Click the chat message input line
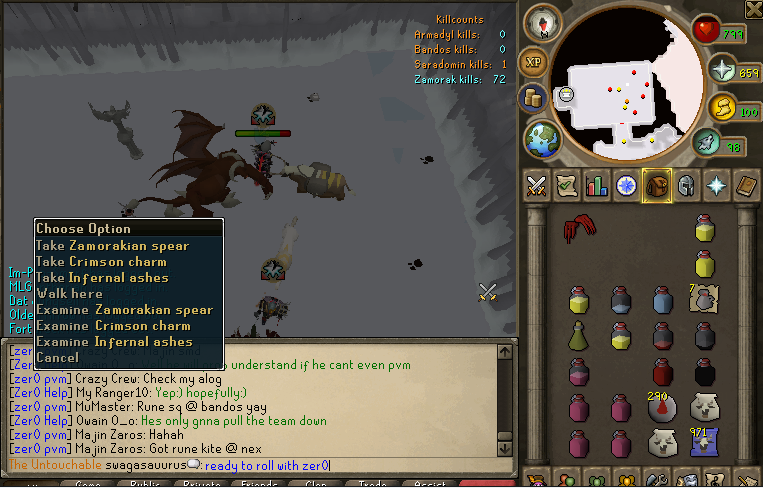 [400, 465]
